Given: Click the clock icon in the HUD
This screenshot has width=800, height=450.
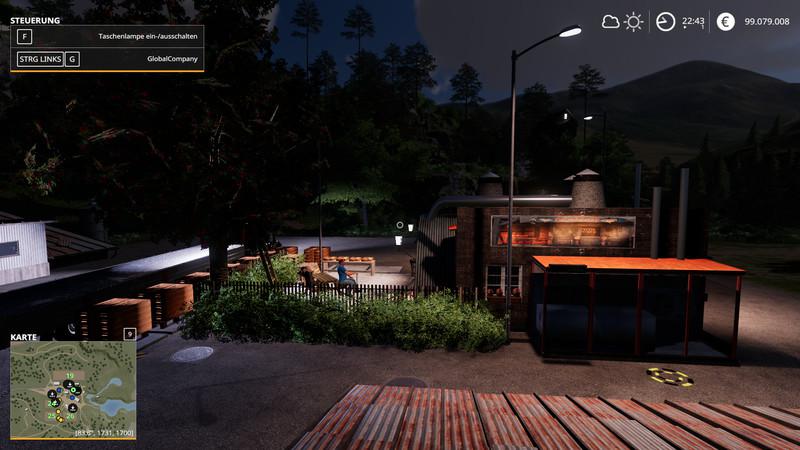Looking at the screenshot, I should (665, 21).
